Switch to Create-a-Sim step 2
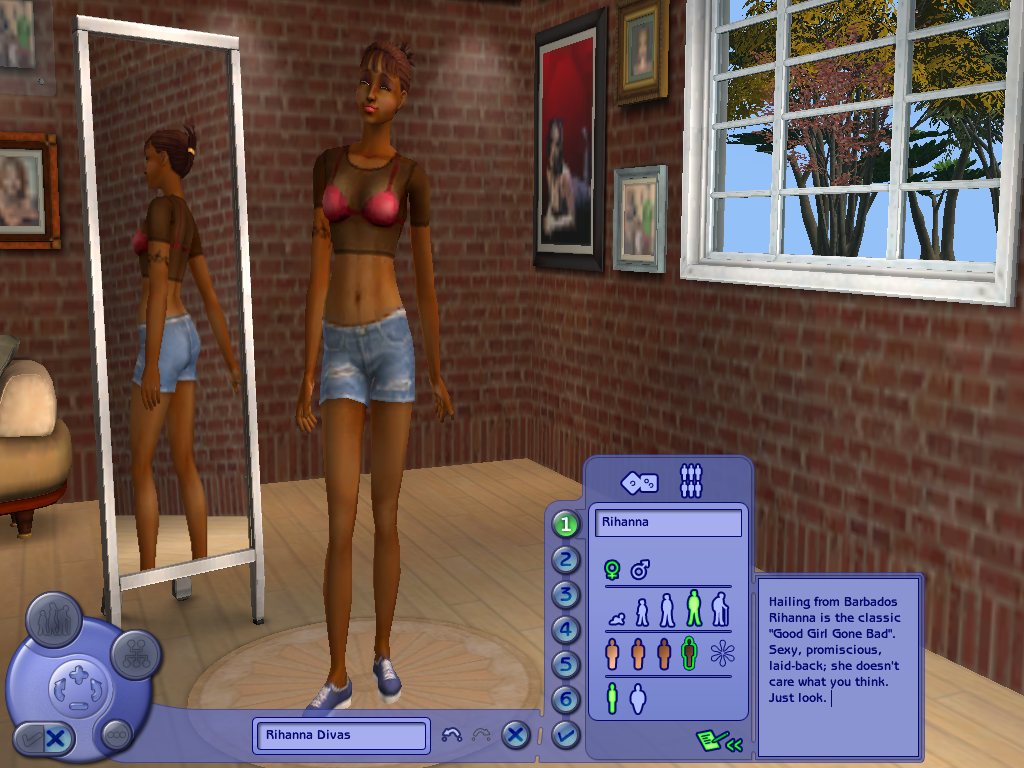The image size is (1024, 768). click(x=566, y=559)
